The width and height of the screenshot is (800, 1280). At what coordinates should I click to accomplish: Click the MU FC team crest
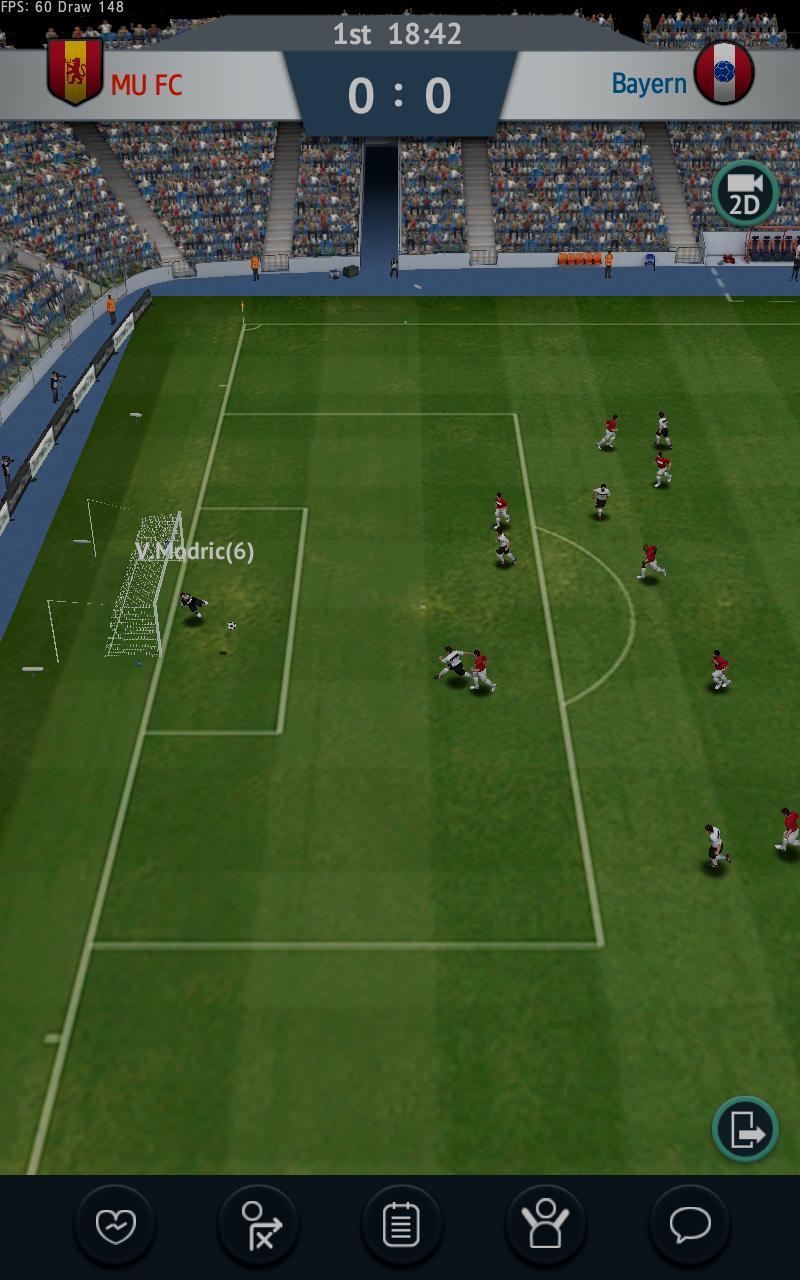75,71
